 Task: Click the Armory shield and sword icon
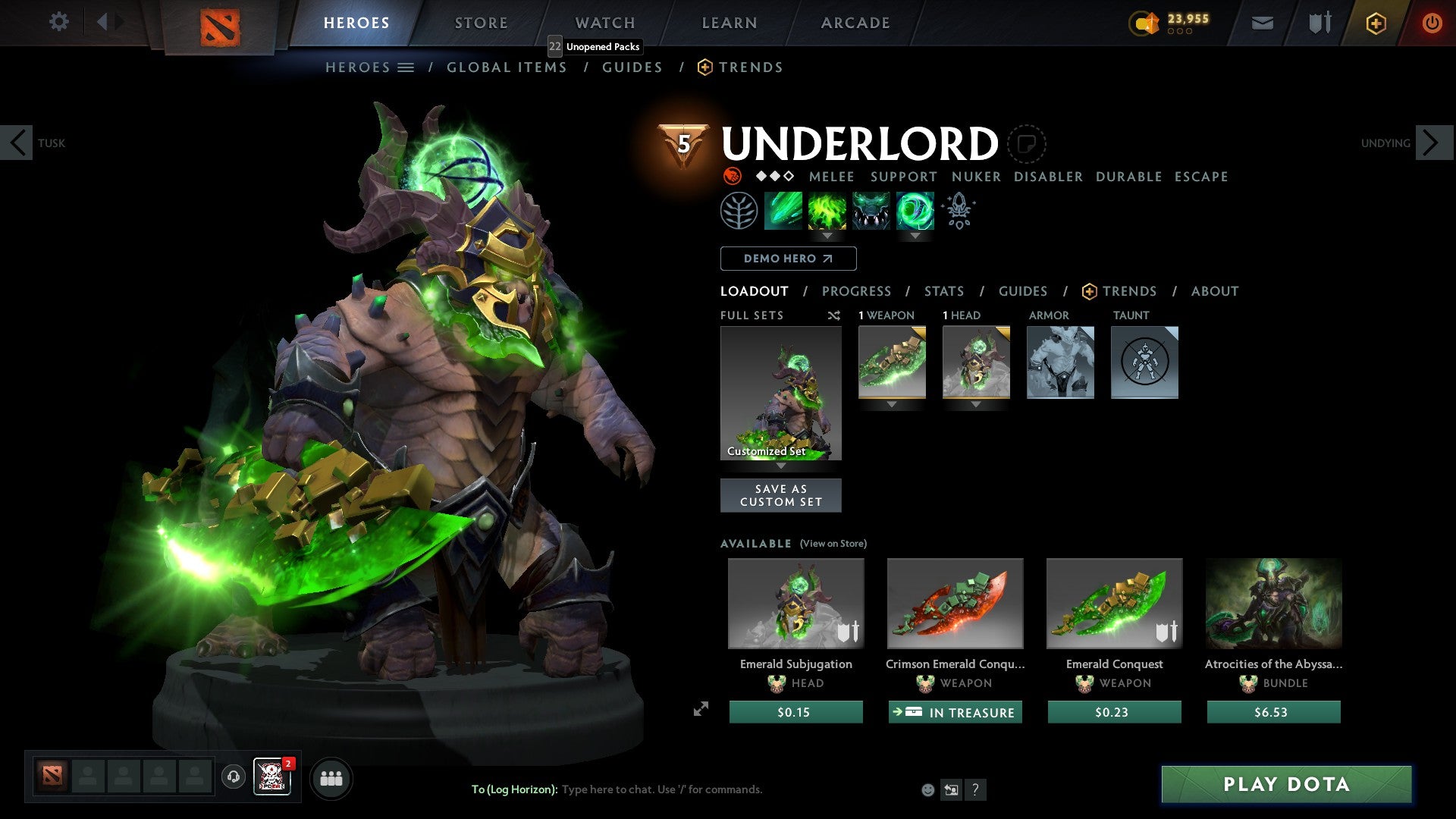[x=1318, y=23]
